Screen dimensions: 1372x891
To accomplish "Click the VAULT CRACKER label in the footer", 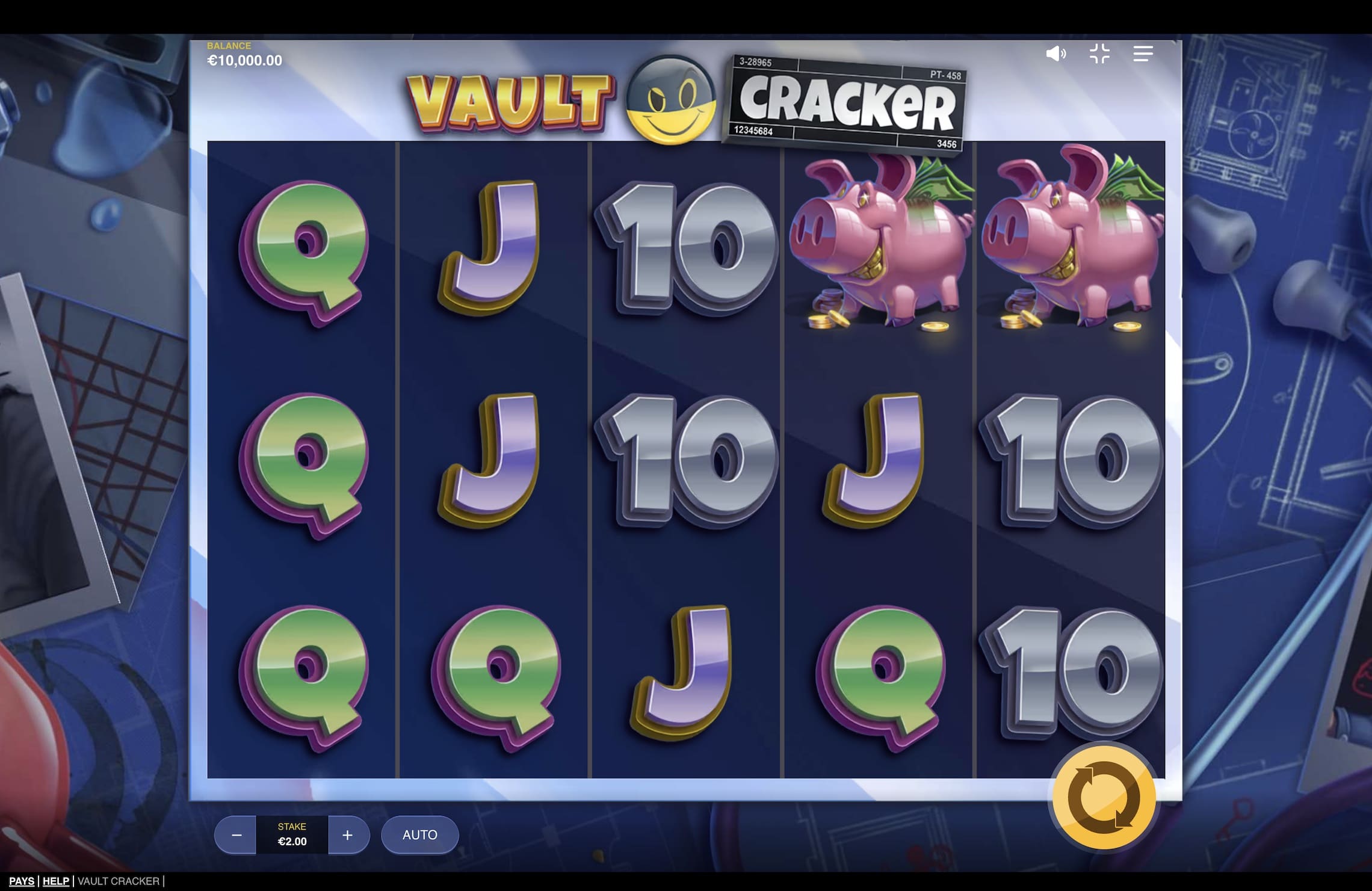I will point(118,881).
